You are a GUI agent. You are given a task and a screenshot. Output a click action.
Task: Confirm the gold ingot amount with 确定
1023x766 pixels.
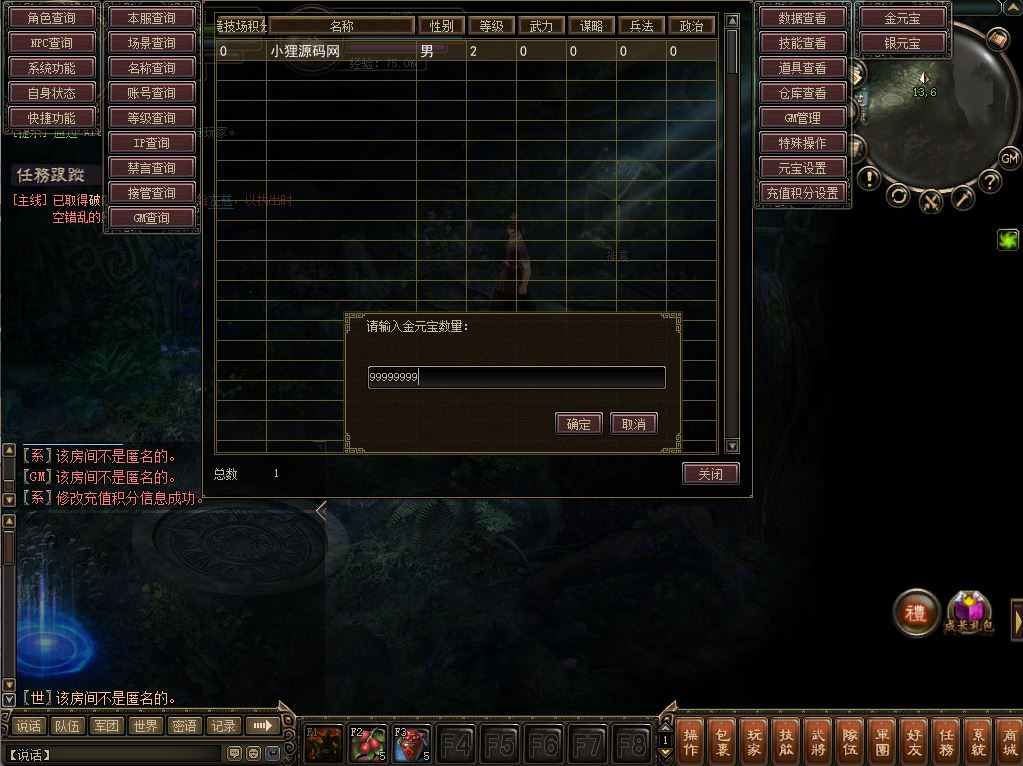point(578,424)
